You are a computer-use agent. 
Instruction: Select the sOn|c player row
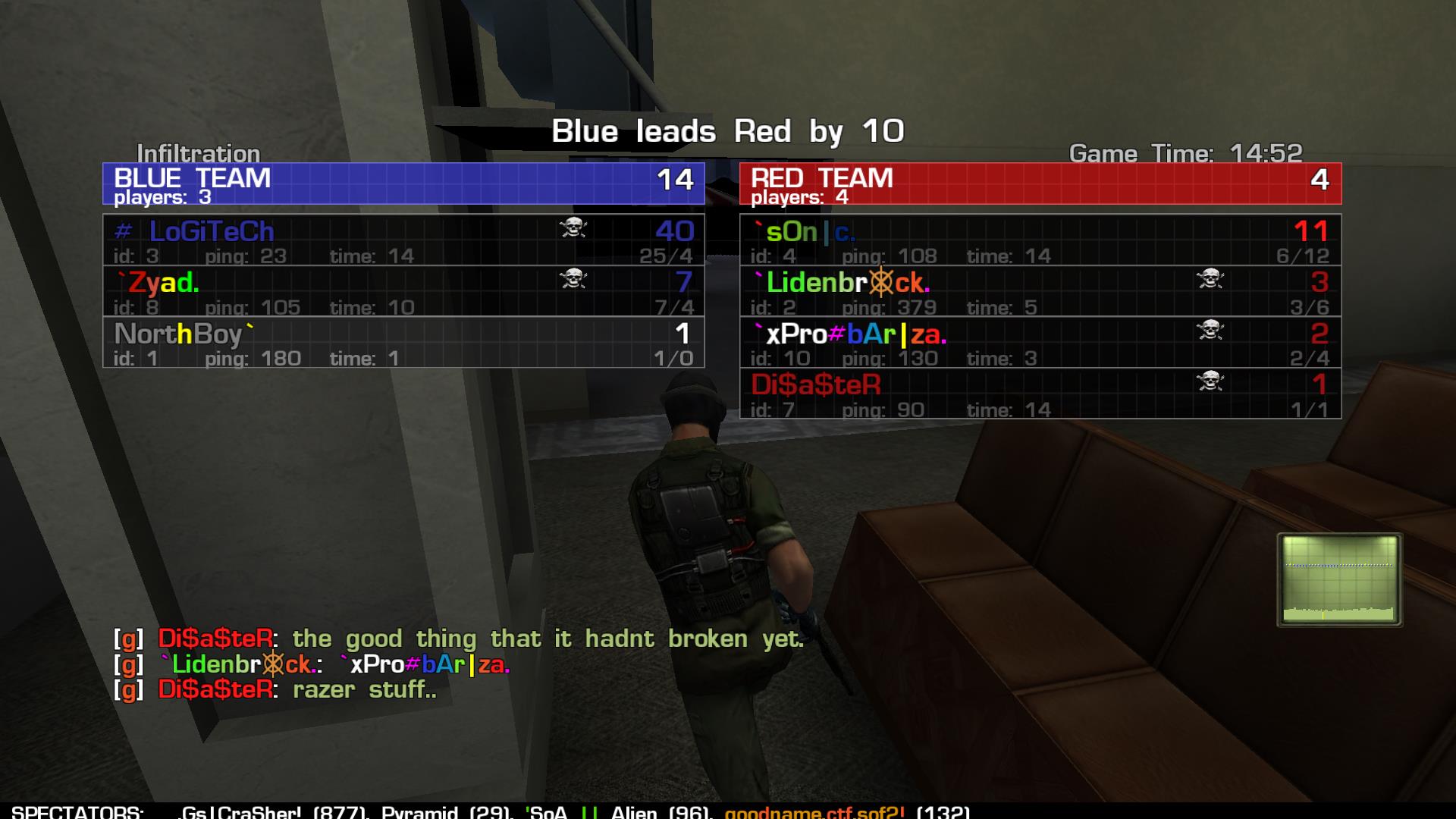(x=1040, y=240)
